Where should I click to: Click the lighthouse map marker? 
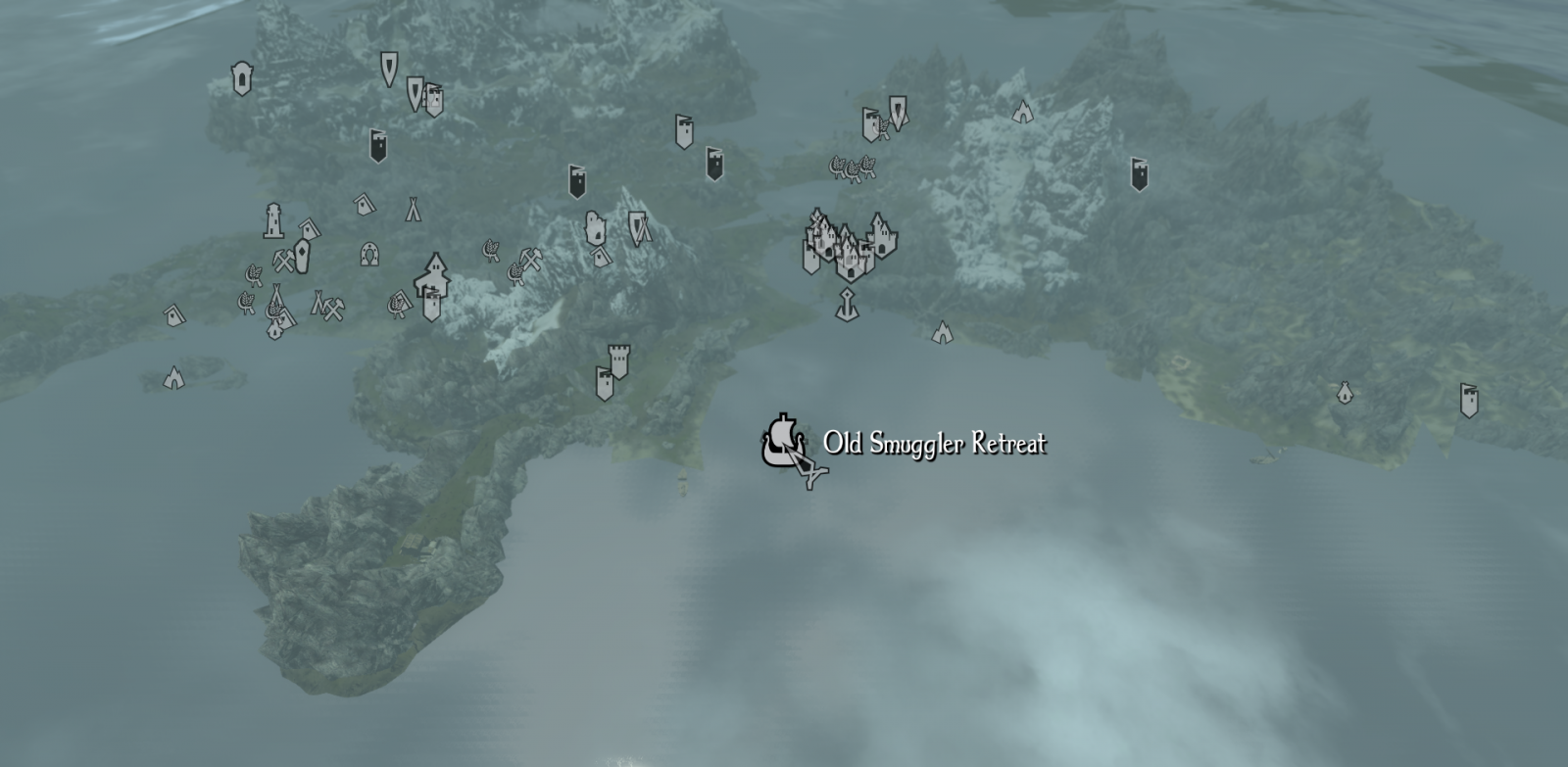pos(273,221)
